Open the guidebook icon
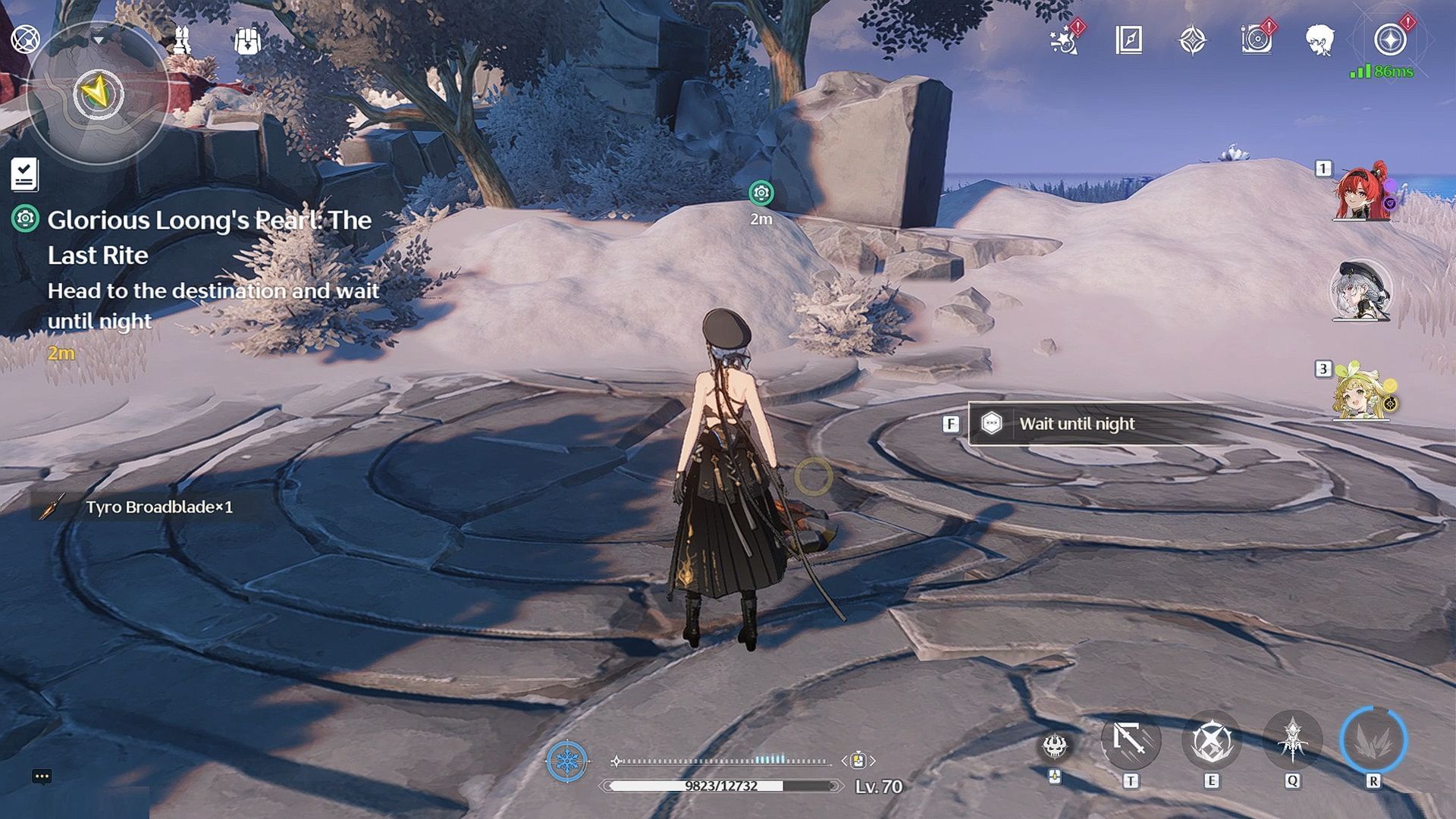Screen dimensions: 1456x819 tap(1128, 40)
